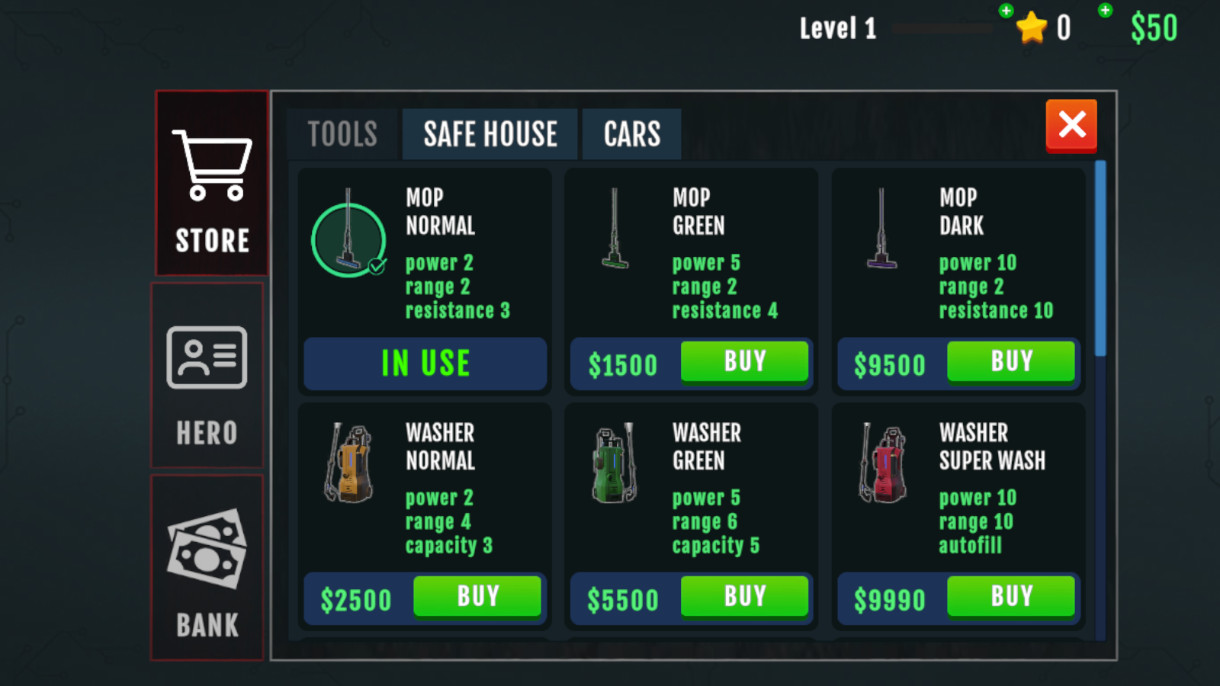Image resolution: width=1220 pixels, height=686 pixels.
Task: Open the Bank section
Action: (x=207, y=567)
